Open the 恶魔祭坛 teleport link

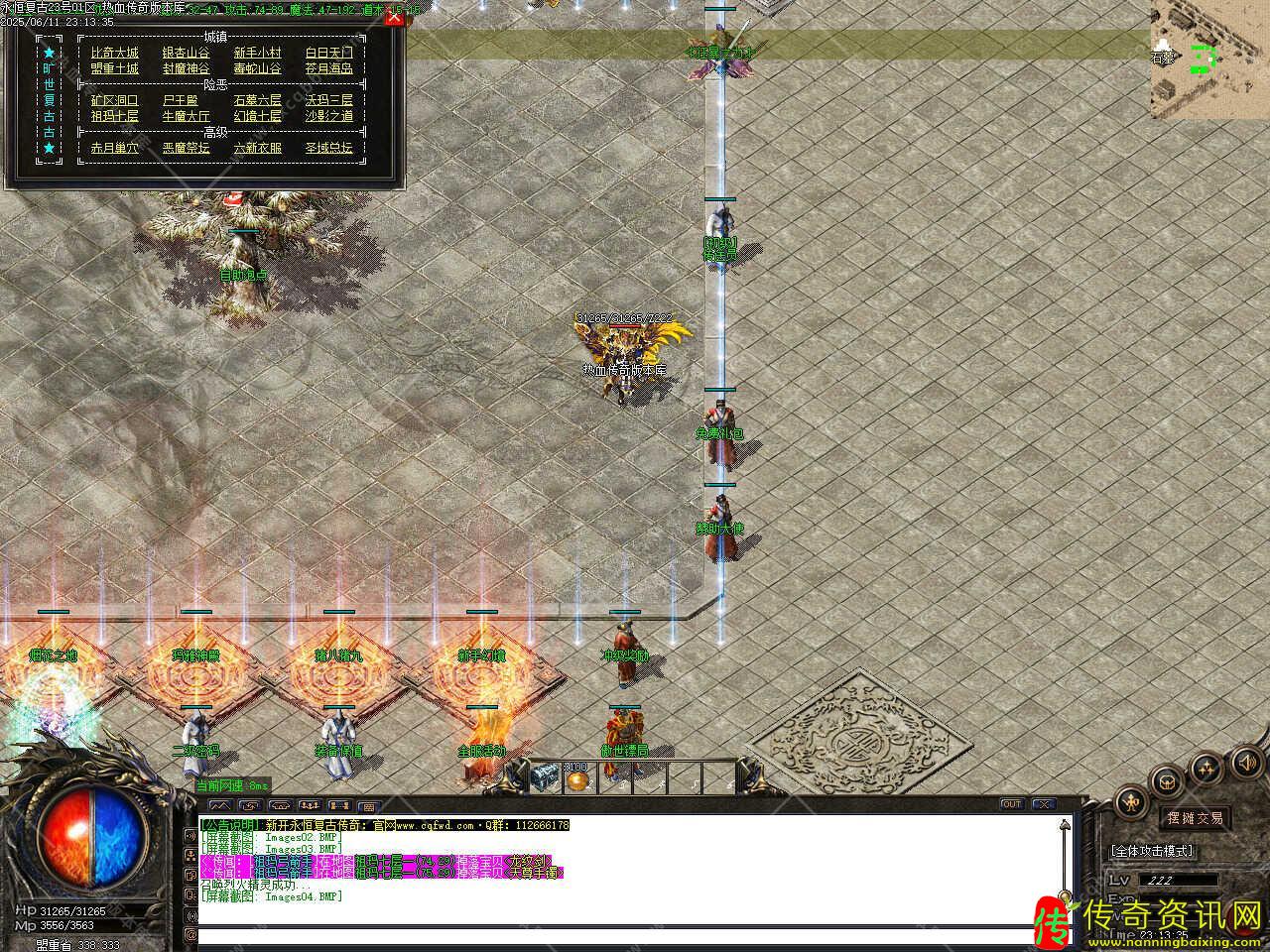point(186,148)
